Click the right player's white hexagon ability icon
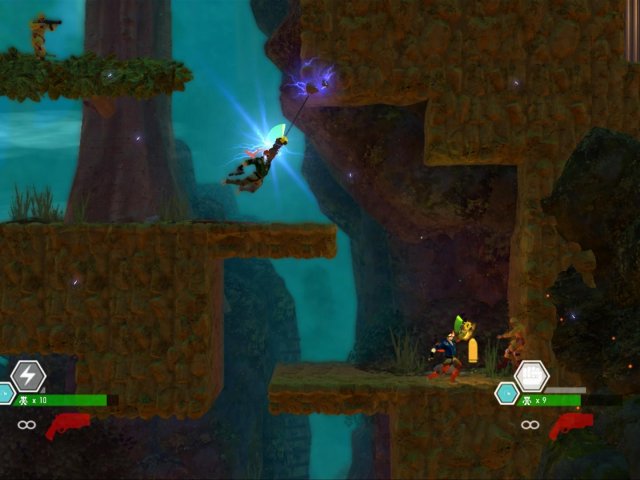Screen dimensions: 640x480 [531, 376]
